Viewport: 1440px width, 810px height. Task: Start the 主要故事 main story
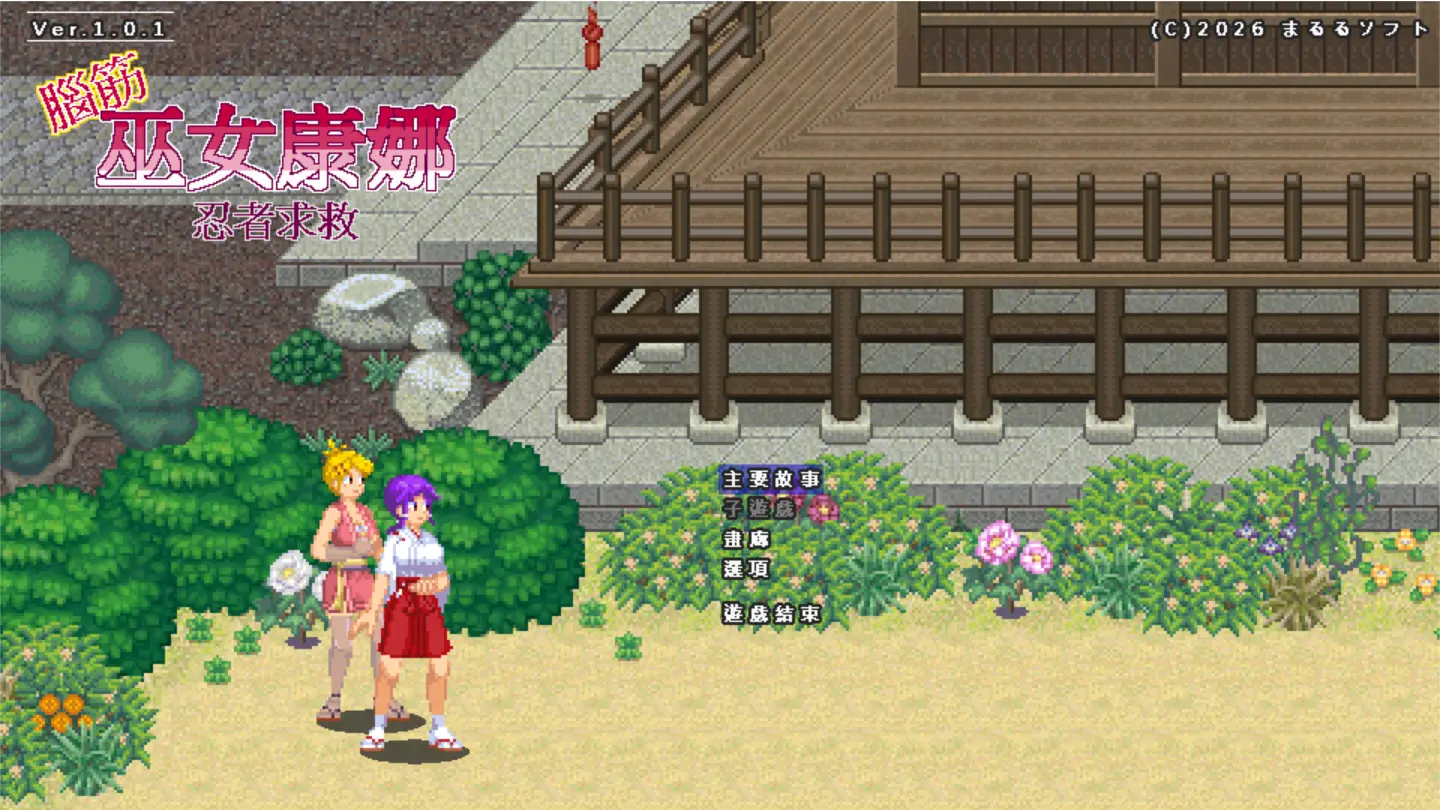770,479
